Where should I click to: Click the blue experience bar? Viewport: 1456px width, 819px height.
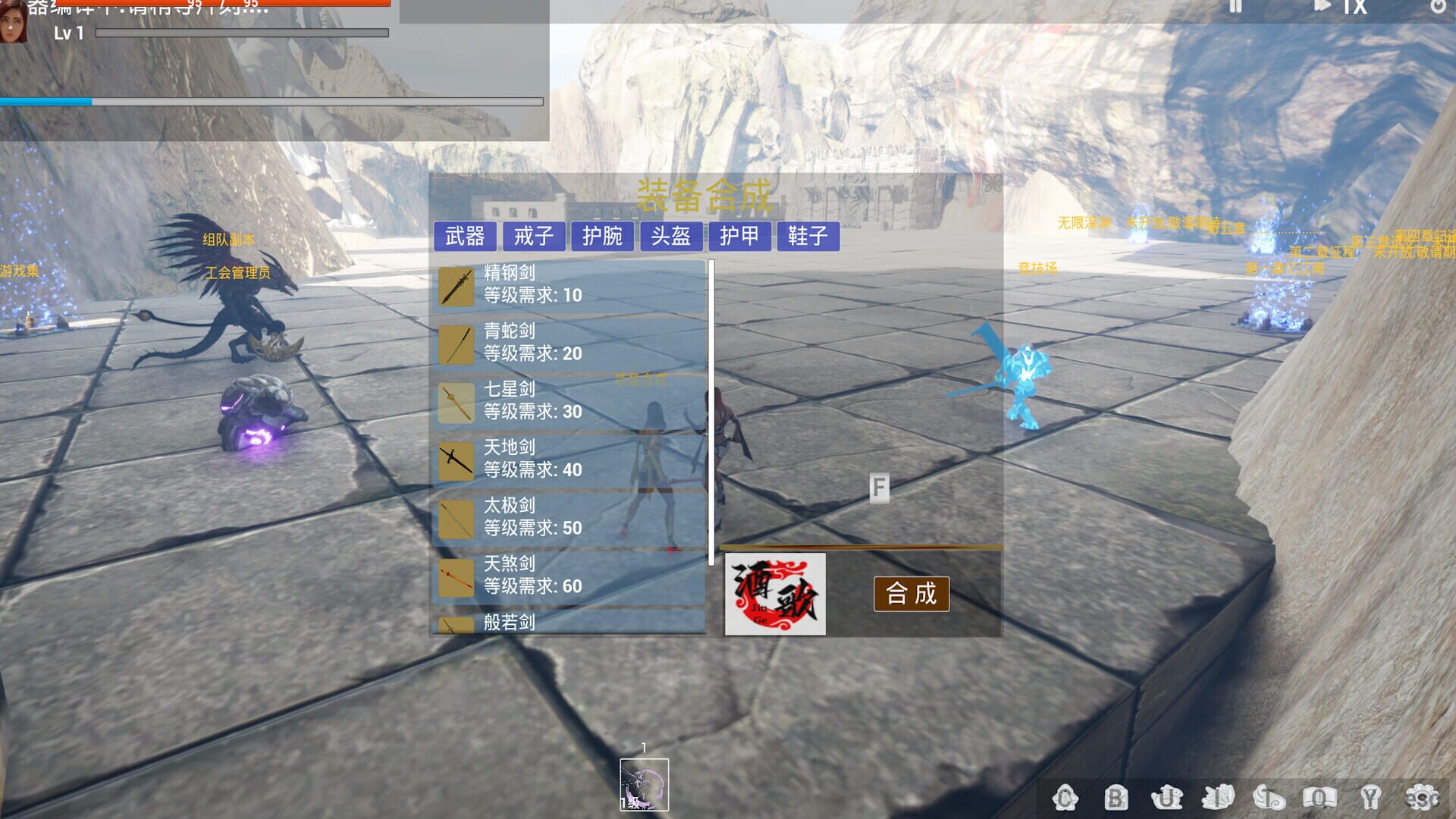point(45,100)
